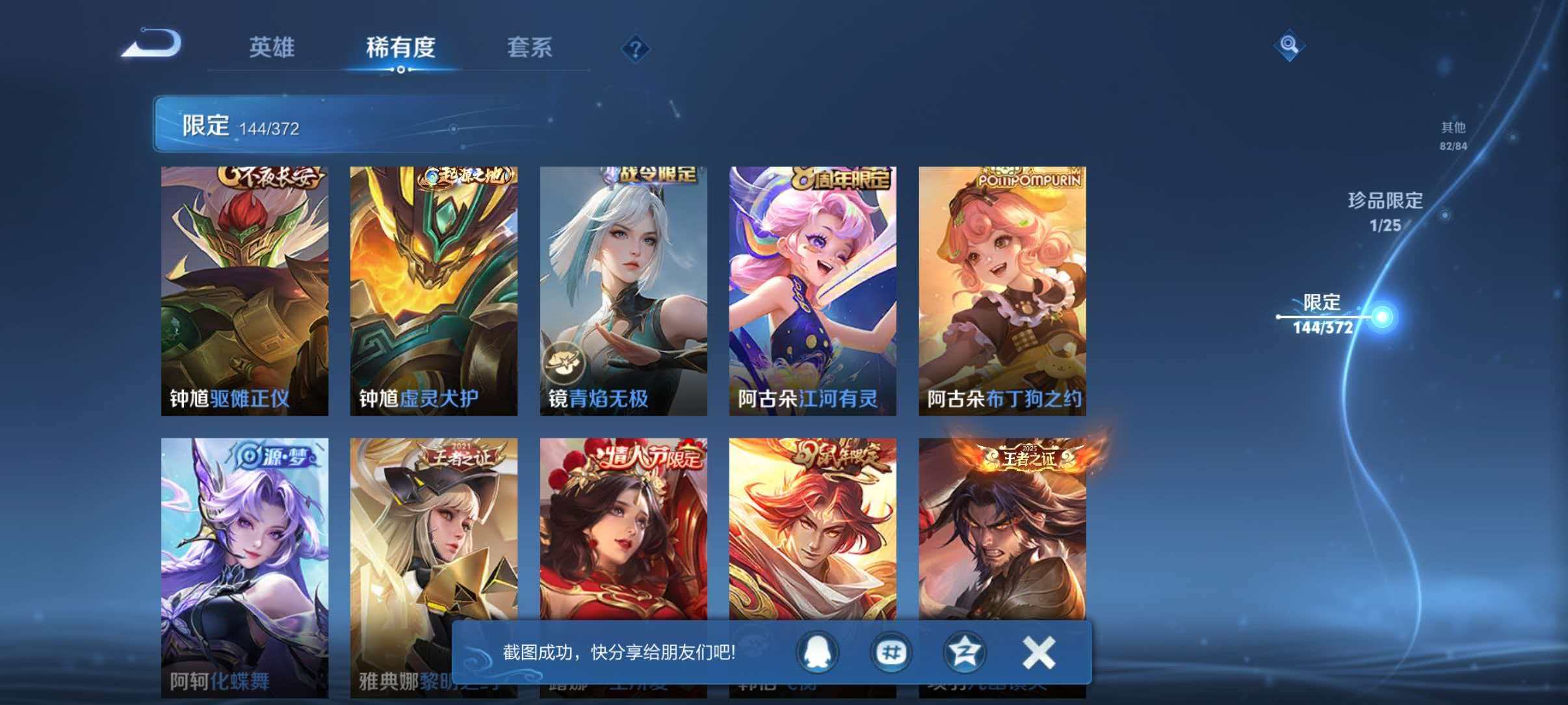The height and width of the screenshot is (705, 1568).
Task: Open the search magnifier at top right
Action: click(x=1290, y=46)
